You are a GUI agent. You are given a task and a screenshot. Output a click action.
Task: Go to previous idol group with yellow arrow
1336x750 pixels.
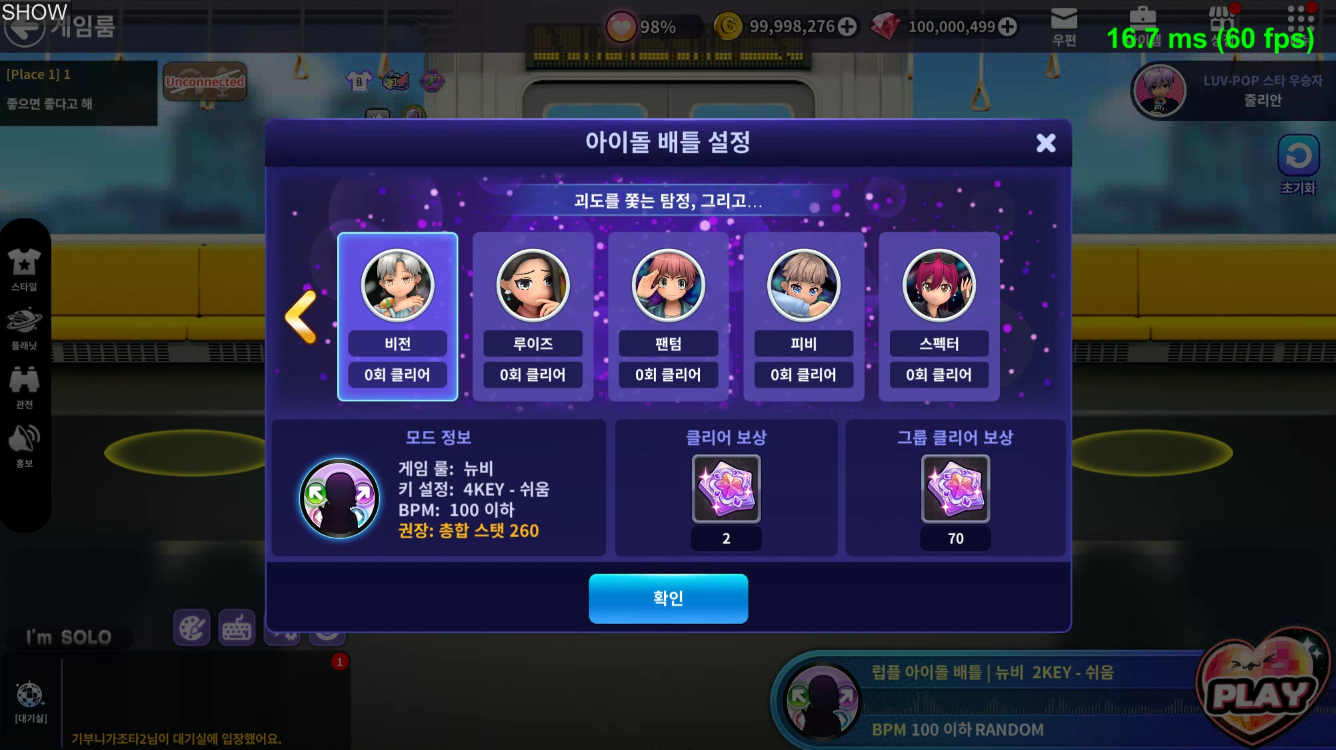301,317
